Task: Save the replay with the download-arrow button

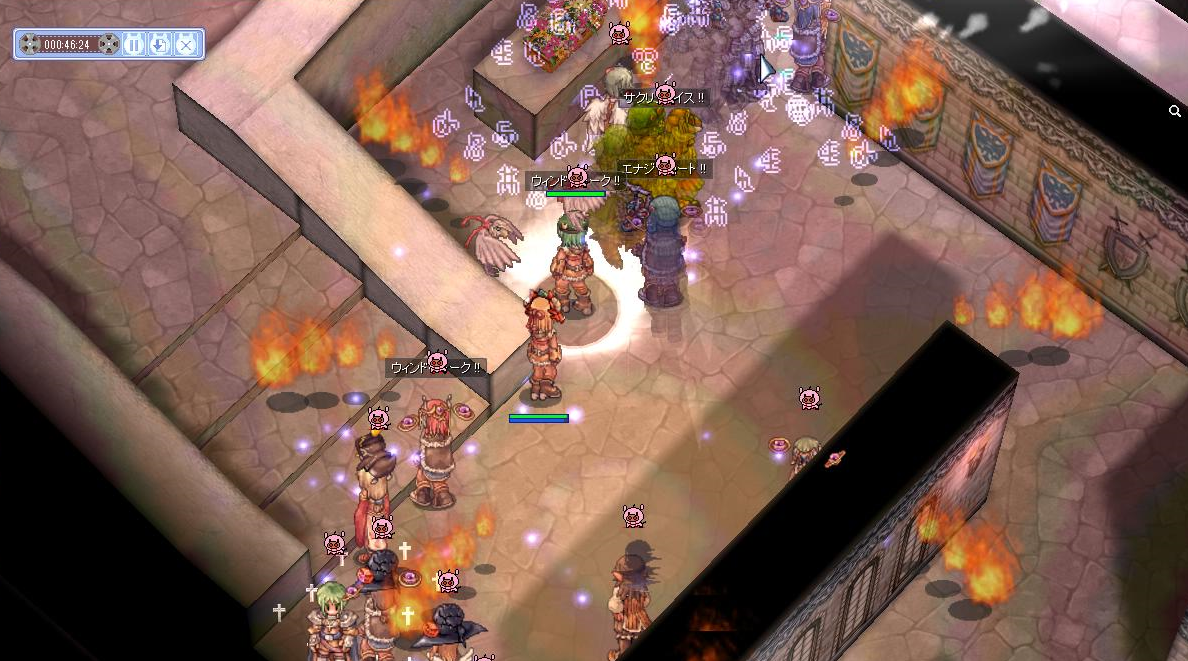Action: [x=160, y=44]
